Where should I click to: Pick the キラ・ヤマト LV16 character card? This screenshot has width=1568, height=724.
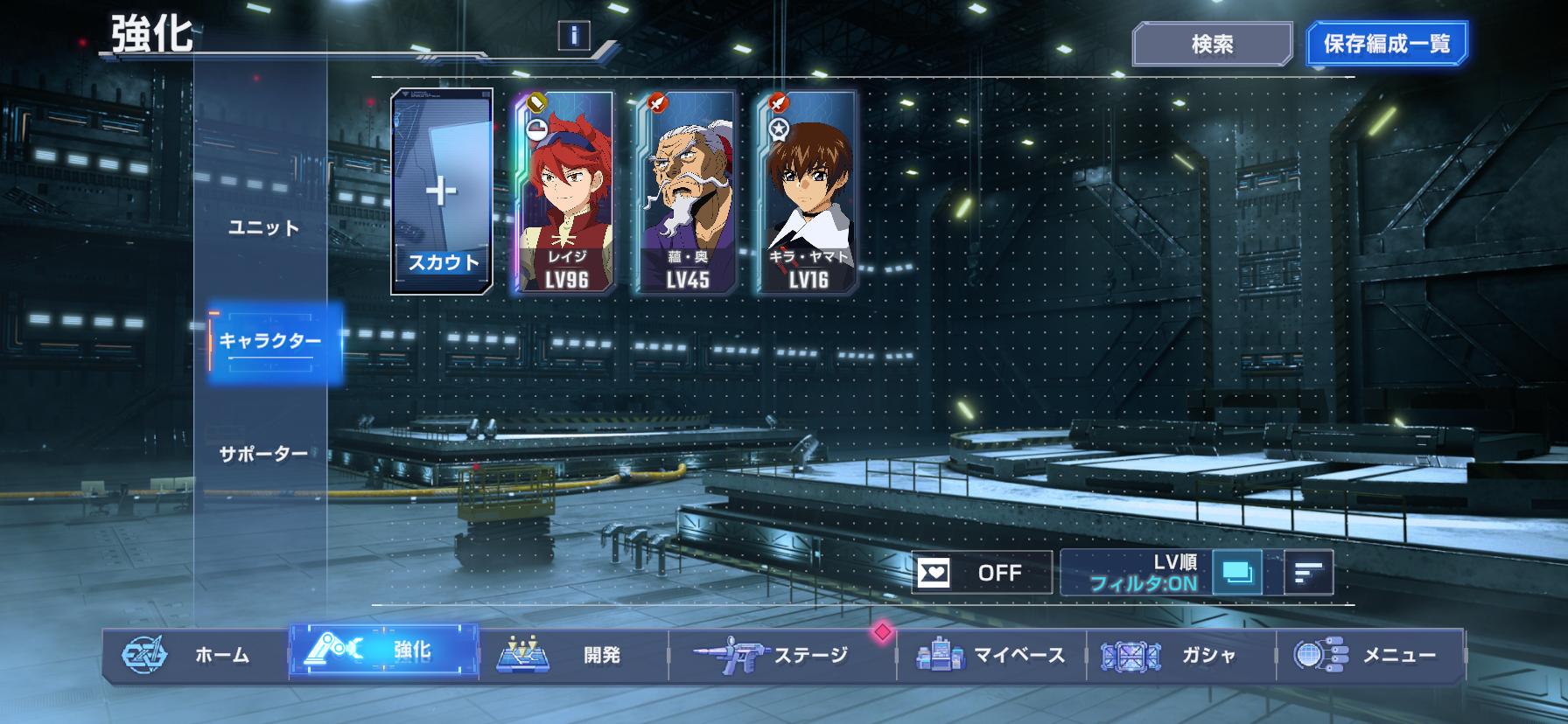(807, 191)
